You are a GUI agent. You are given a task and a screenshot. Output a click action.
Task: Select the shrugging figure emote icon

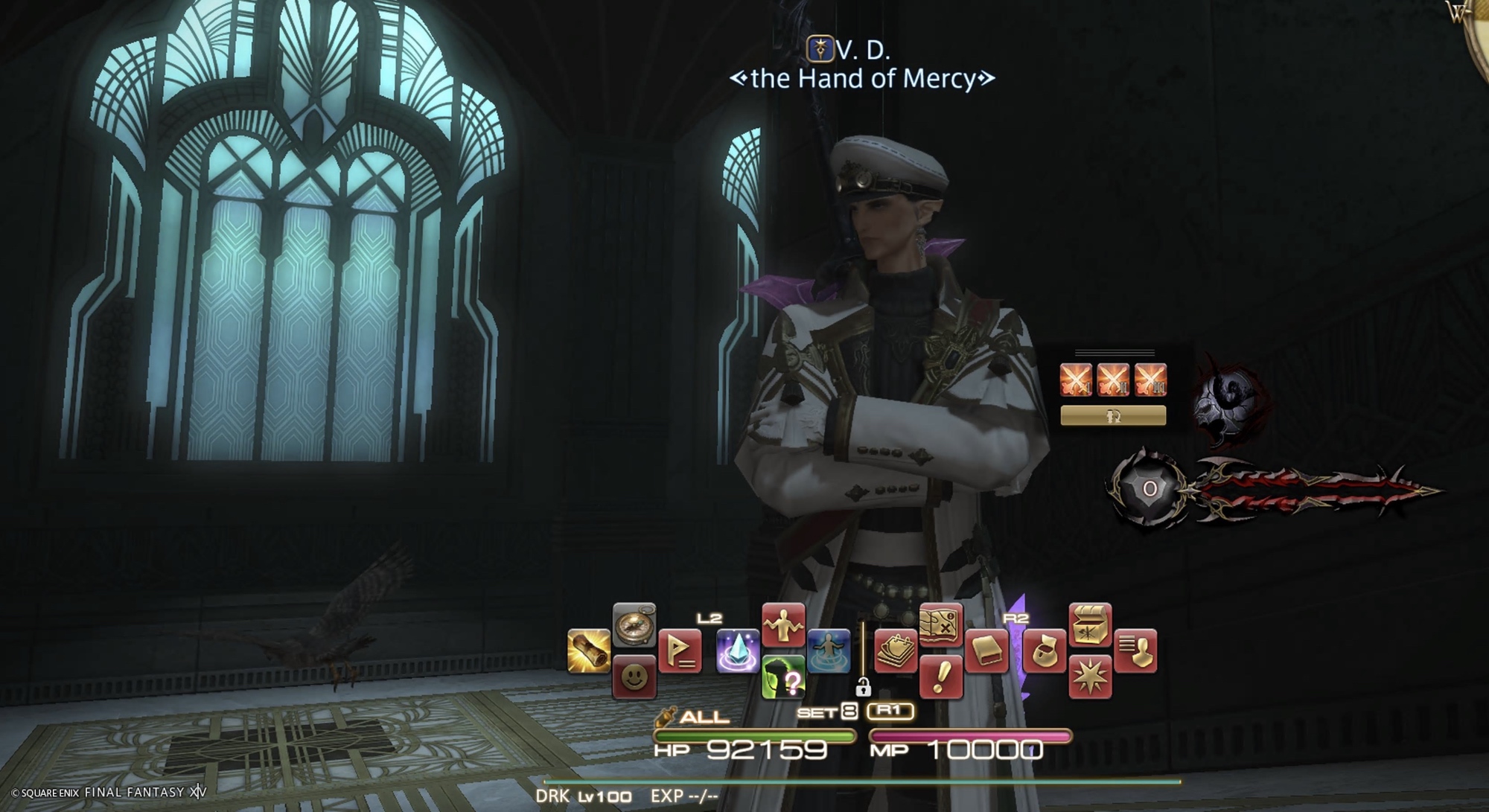click(783, 625)
